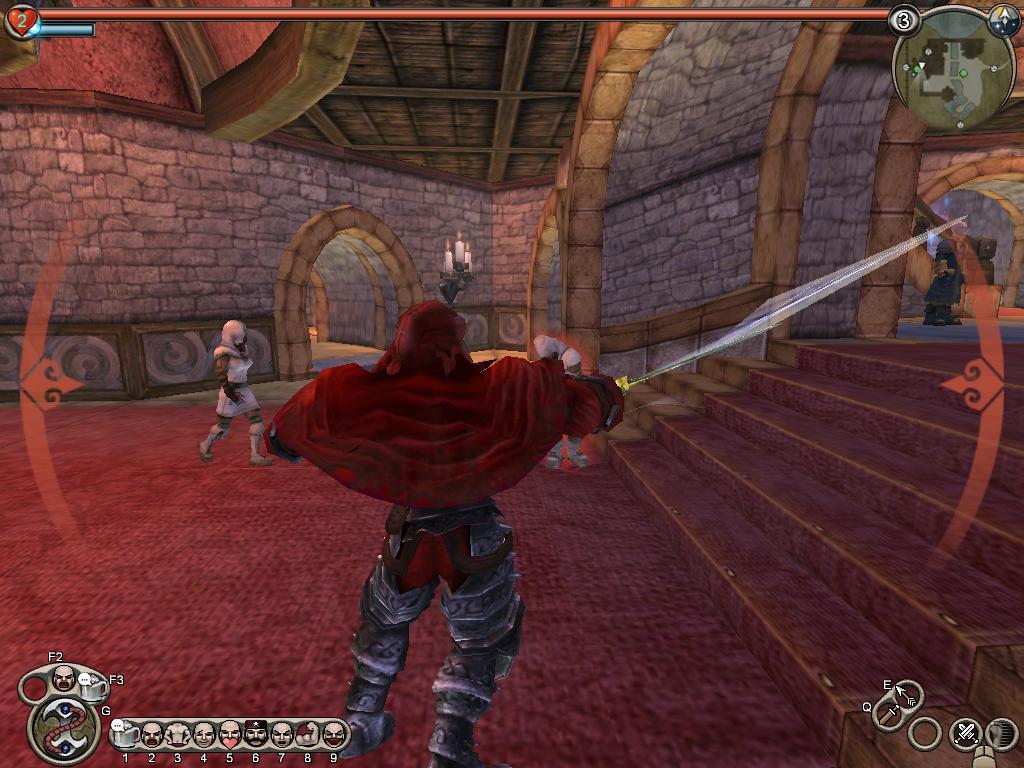This screenshot has height=768, width=1024.
Task: Click the heart lives icon
Action: coord(20,20)
